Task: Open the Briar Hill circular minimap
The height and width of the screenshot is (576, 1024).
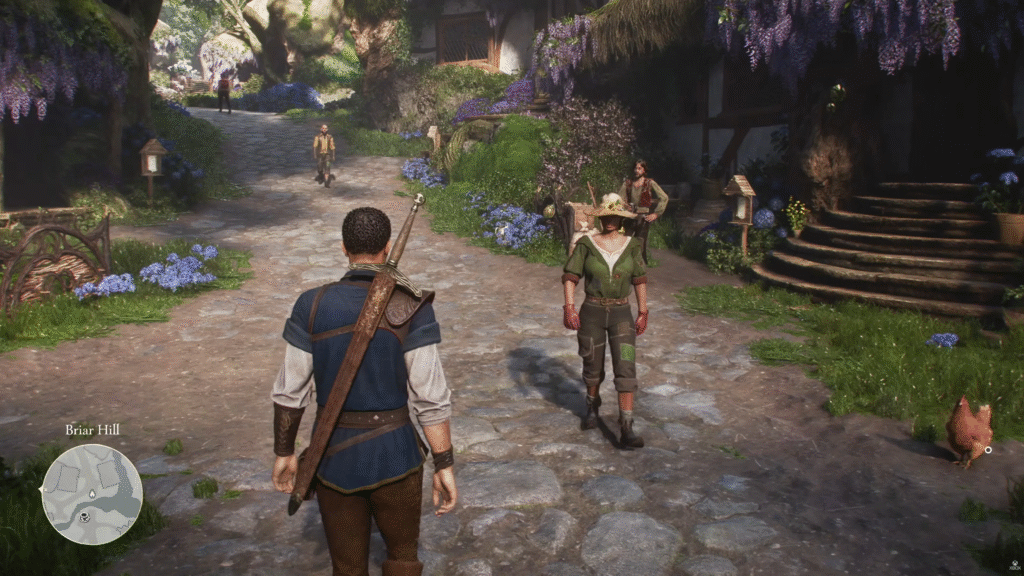Action: (x=92, y=494)
